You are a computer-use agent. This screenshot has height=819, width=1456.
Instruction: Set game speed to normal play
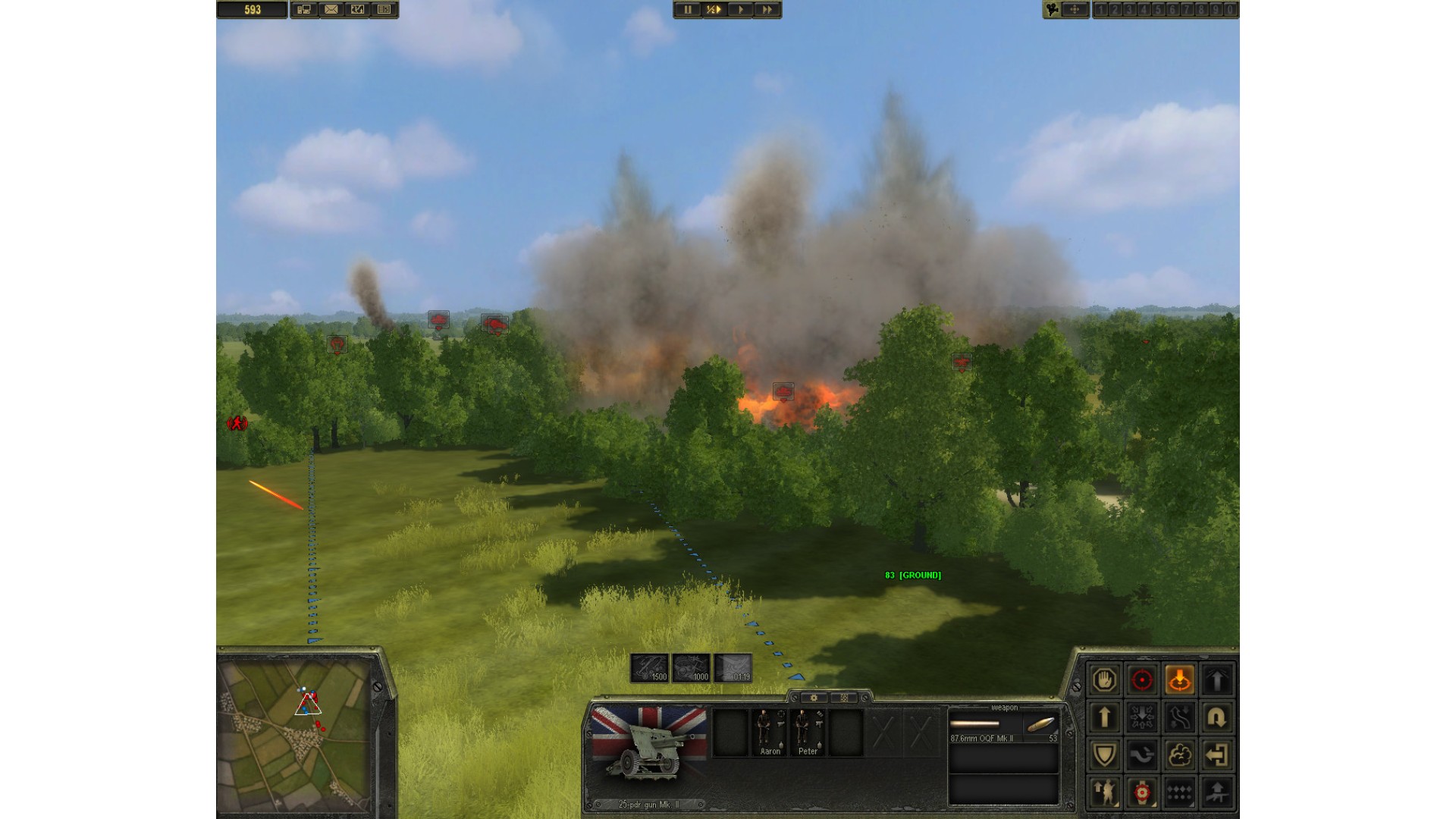pyautogui.click(x=740, y=10)
